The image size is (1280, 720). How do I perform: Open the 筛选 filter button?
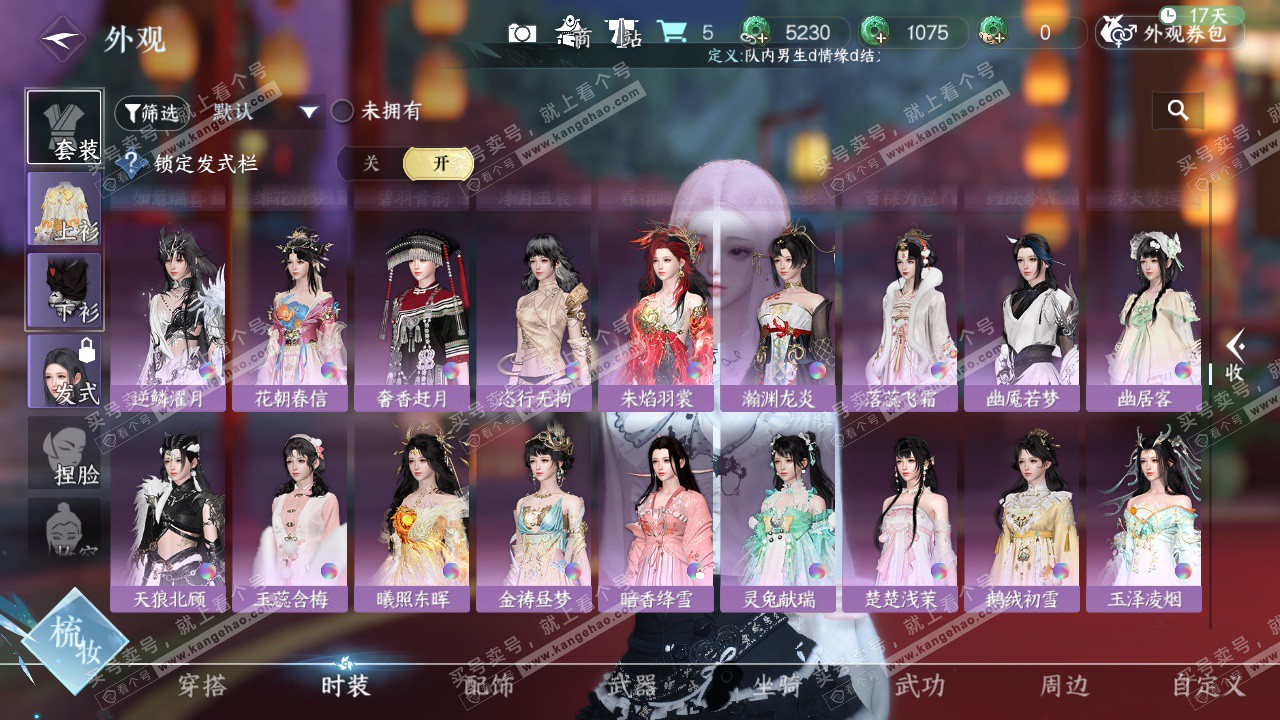[x=151, y=112]
